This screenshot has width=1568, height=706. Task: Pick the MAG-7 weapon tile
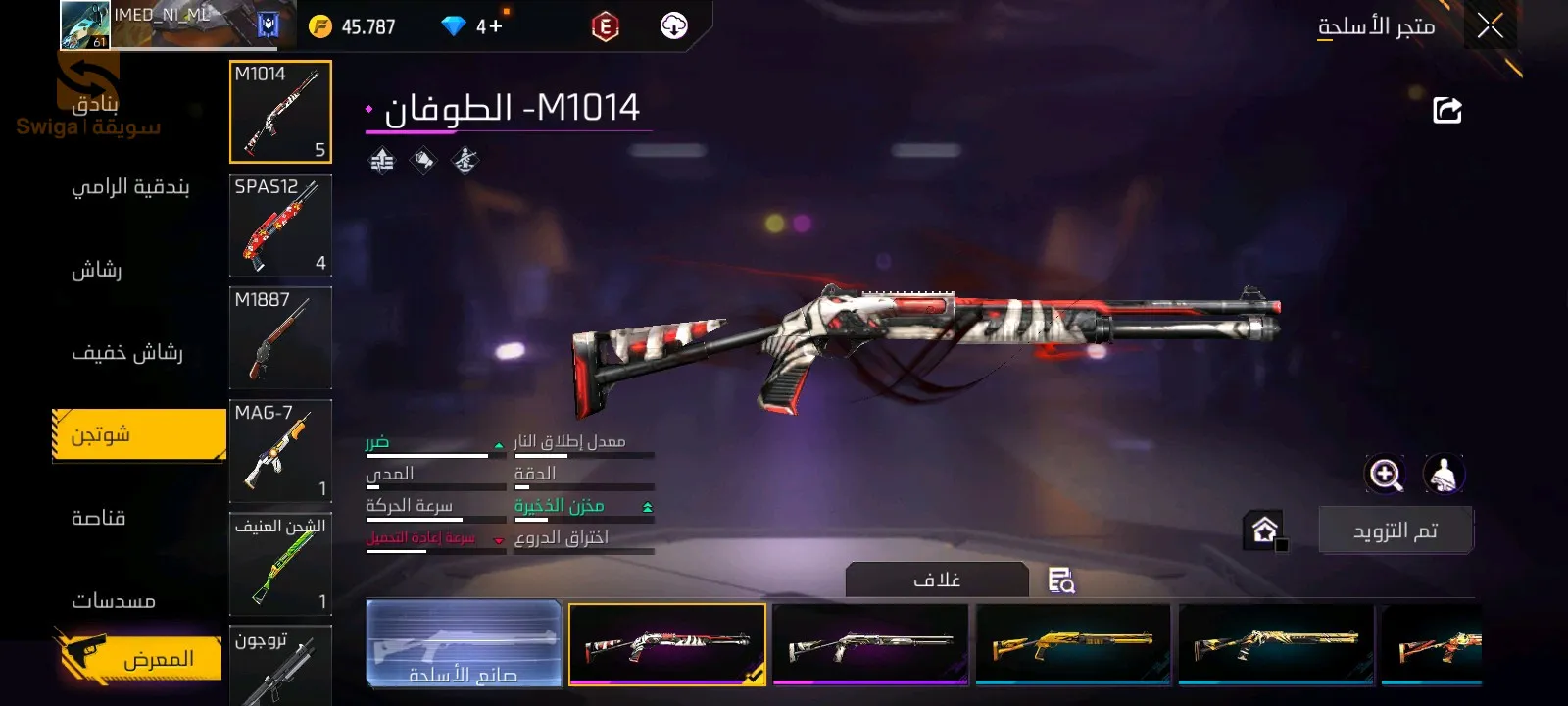point(280,450)
